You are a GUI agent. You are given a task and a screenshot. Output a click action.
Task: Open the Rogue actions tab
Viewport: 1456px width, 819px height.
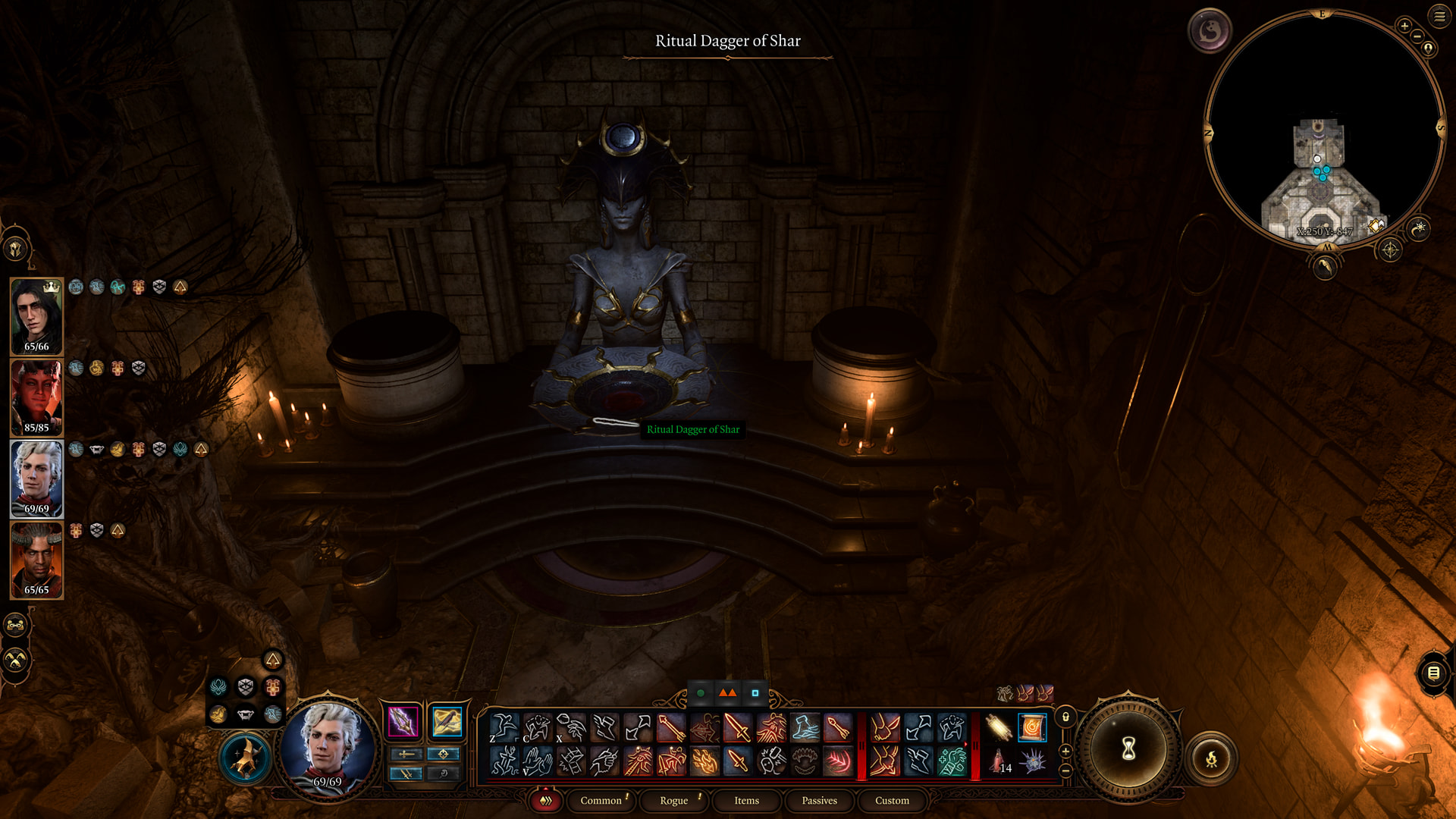[x=673, y=800]
